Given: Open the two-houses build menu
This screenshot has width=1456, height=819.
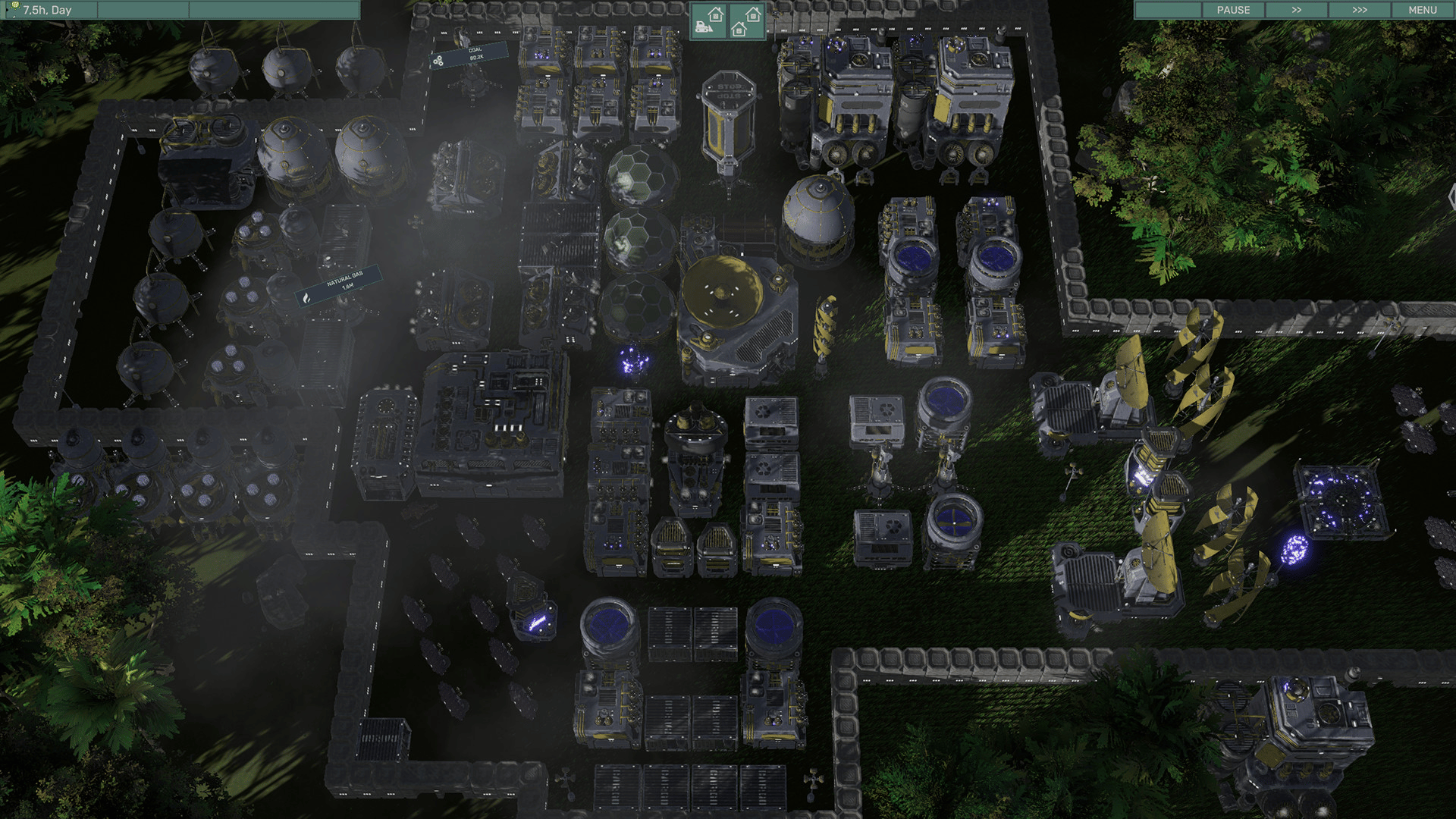Looking at the screenshot, I should pos(746,20).
